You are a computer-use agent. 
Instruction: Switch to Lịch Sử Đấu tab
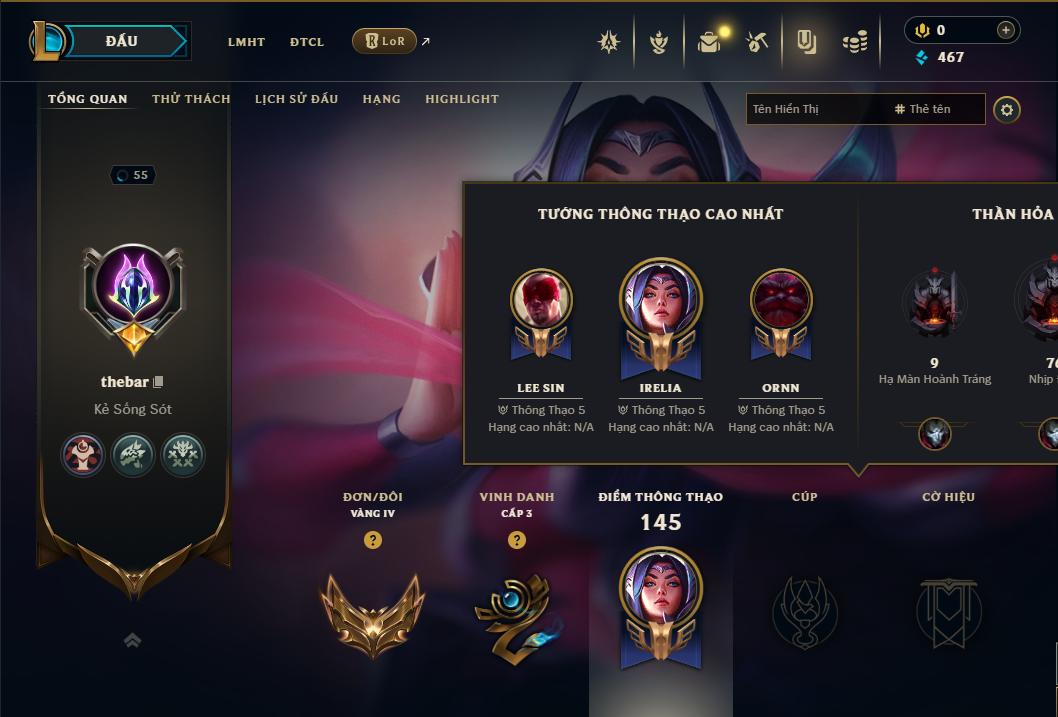tap(296, 99)
